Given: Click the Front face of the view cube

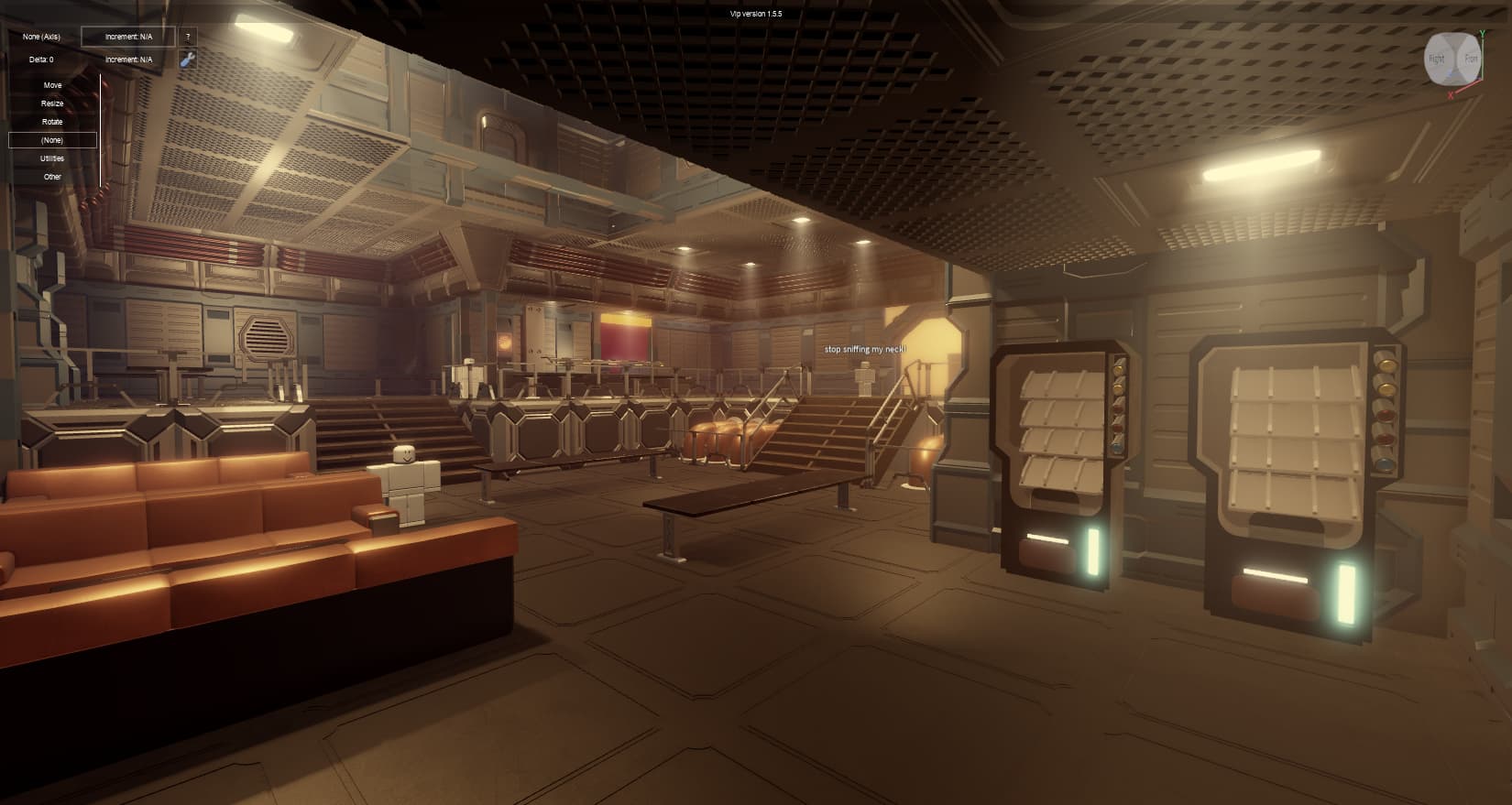Looking at the screenshot, I should point(1472,58).
